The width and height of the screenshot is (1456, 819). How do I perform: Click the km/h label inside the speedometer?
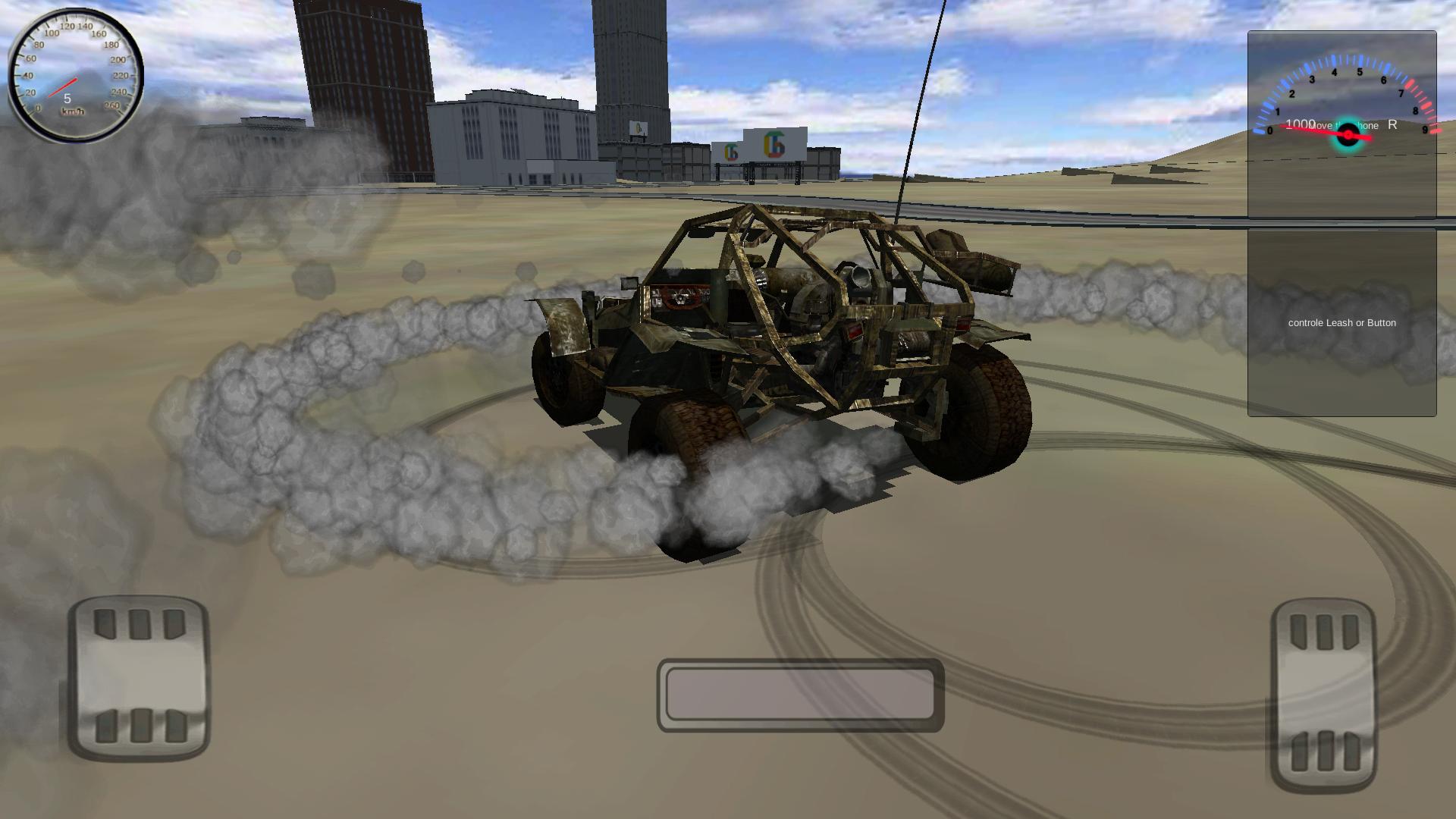pyautogui.click(x=72, y=110)
